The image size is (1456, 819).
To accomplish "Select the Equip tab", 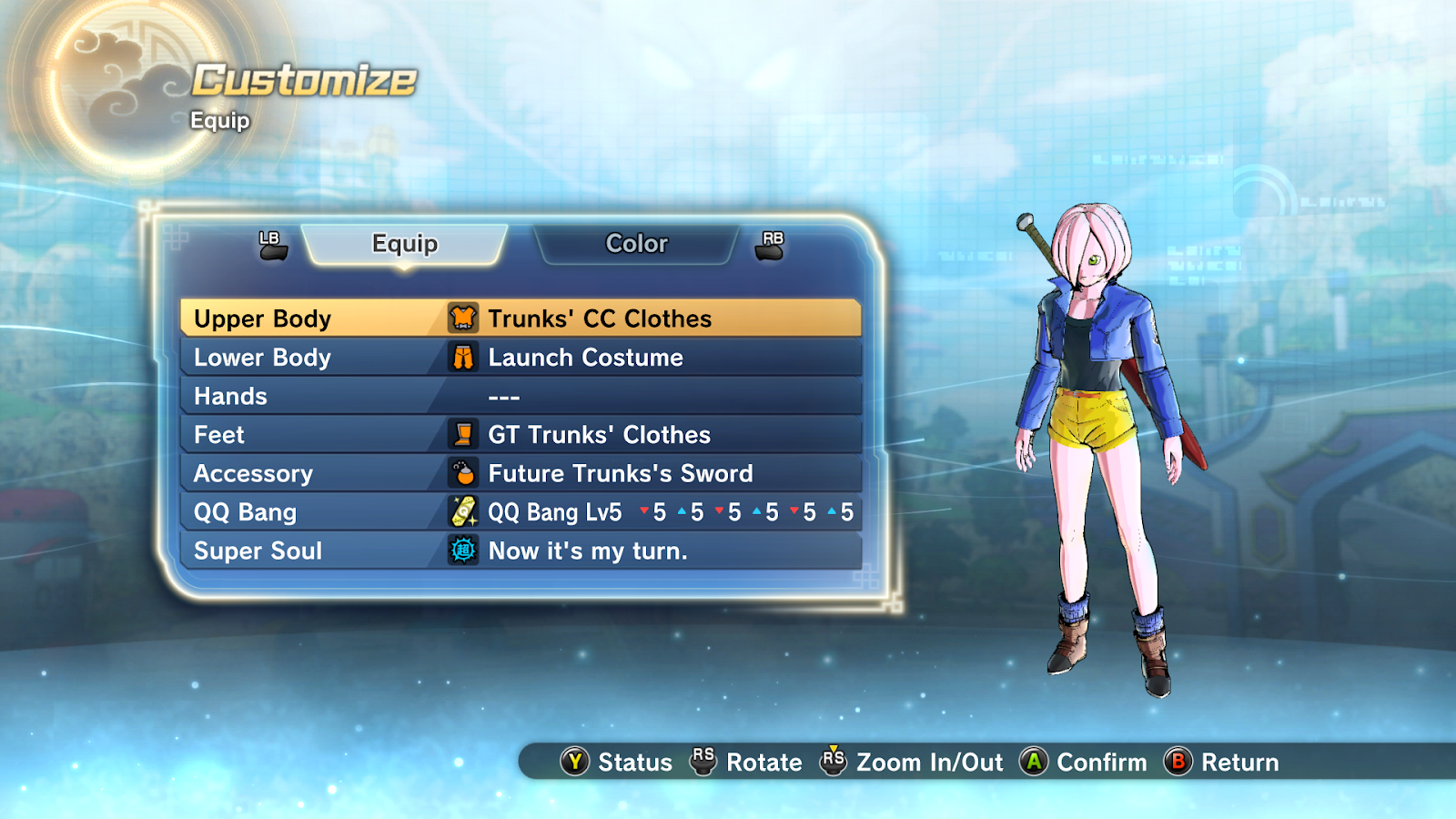I will [405, 244].
